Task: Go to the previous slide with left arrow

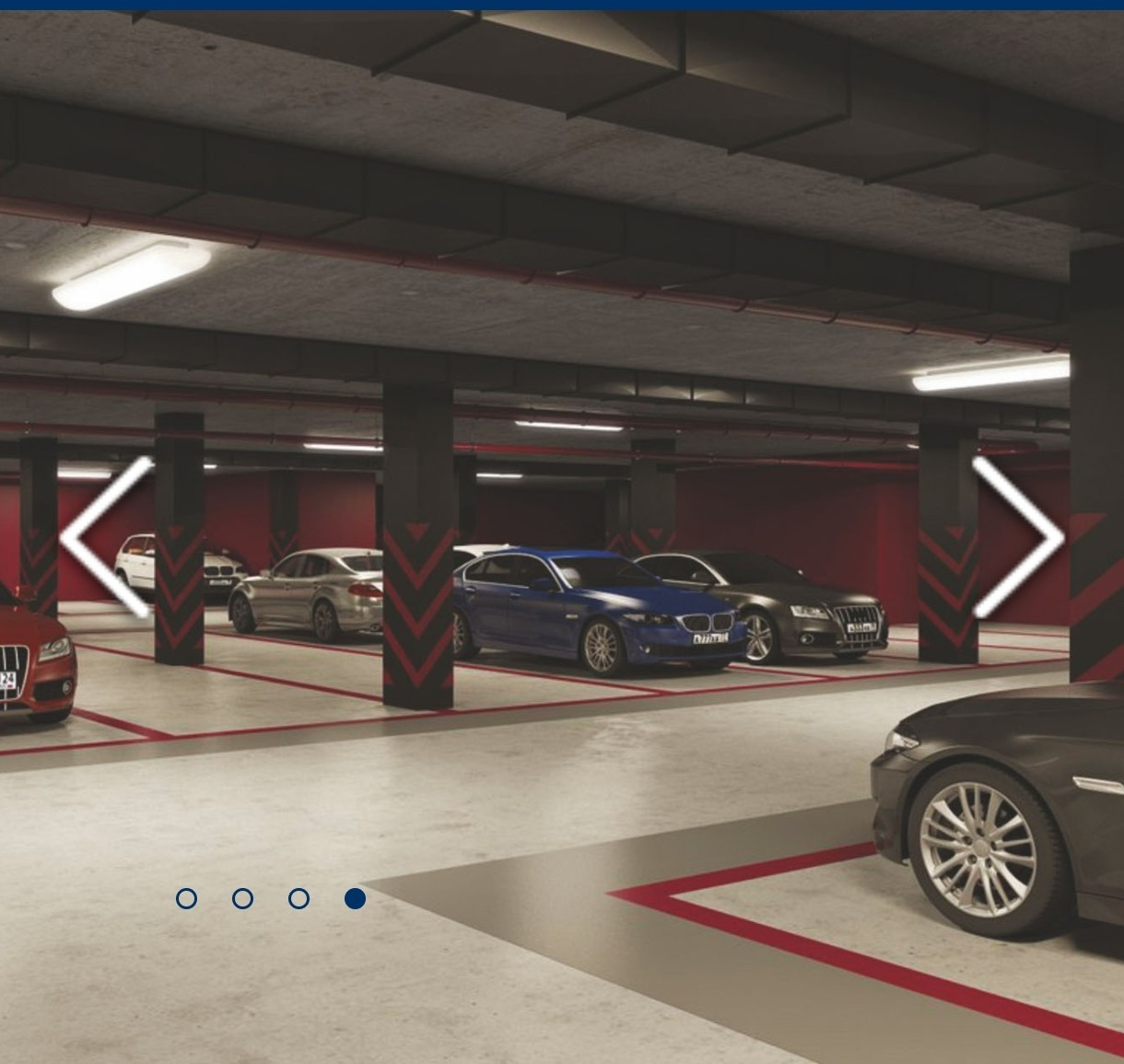Action: coord(103,537)
